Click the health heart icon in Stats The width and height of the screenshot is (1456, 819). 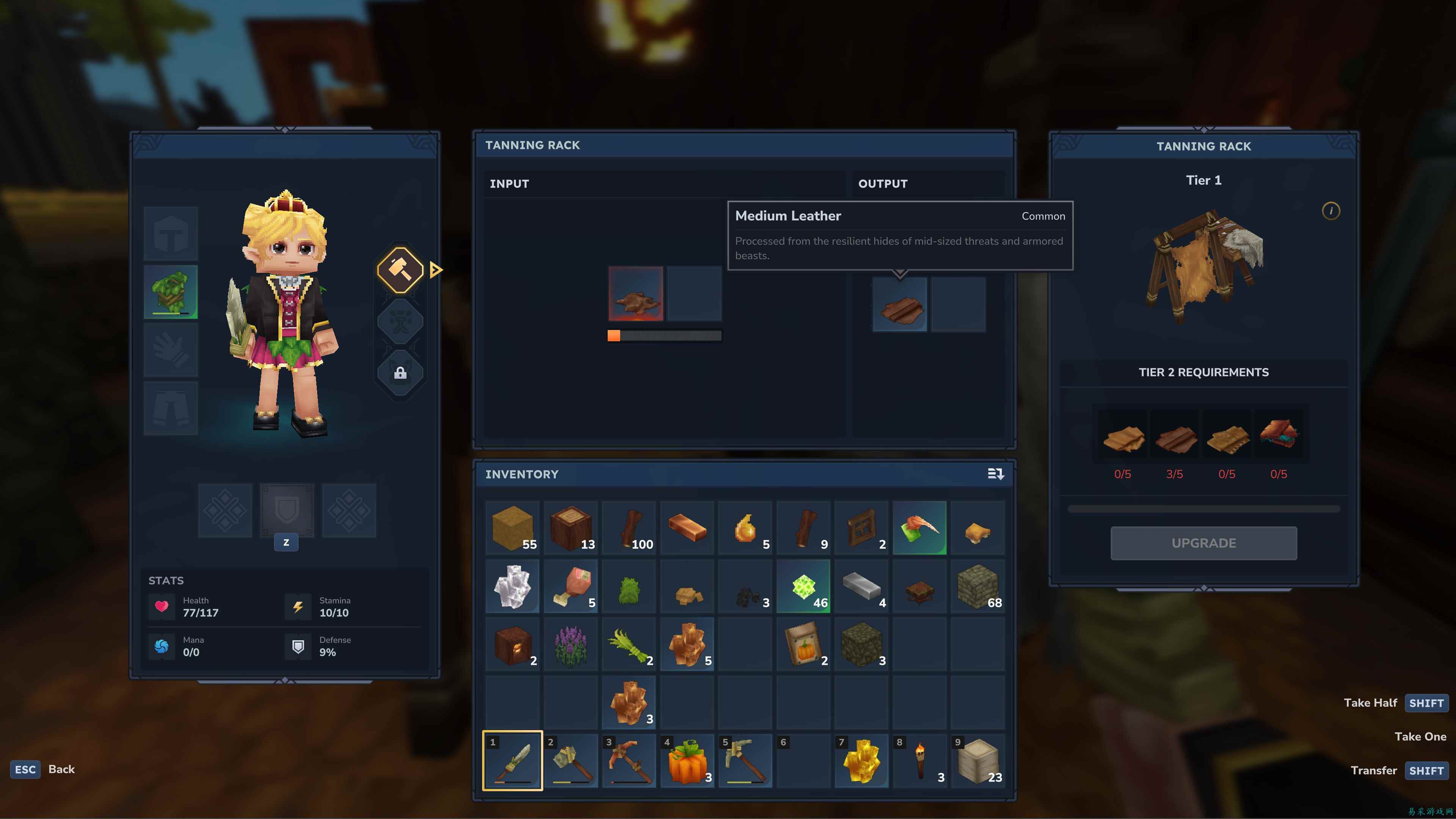point(162,607)
